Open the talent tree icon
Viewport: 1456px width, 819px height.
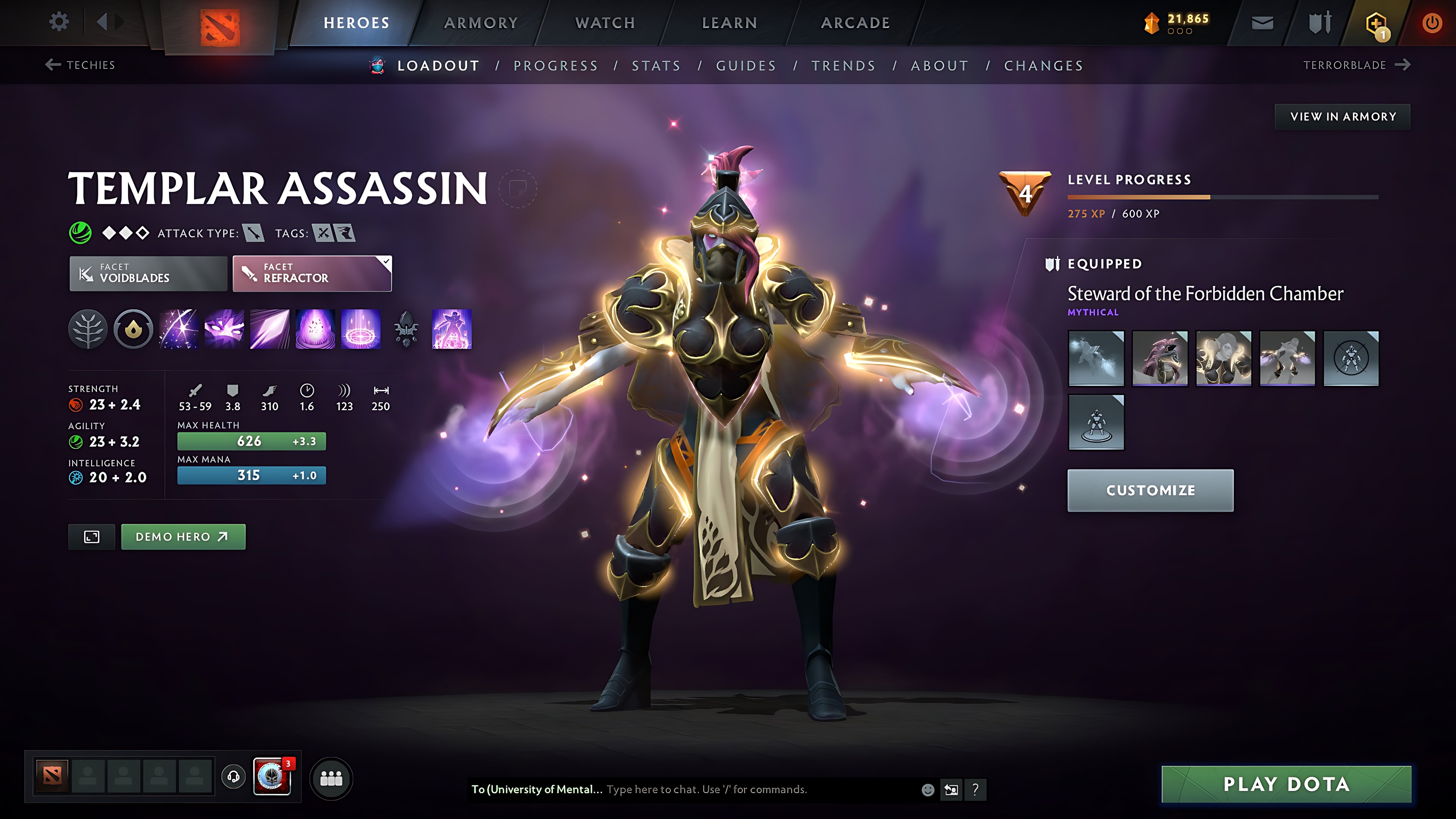[88, 330]
